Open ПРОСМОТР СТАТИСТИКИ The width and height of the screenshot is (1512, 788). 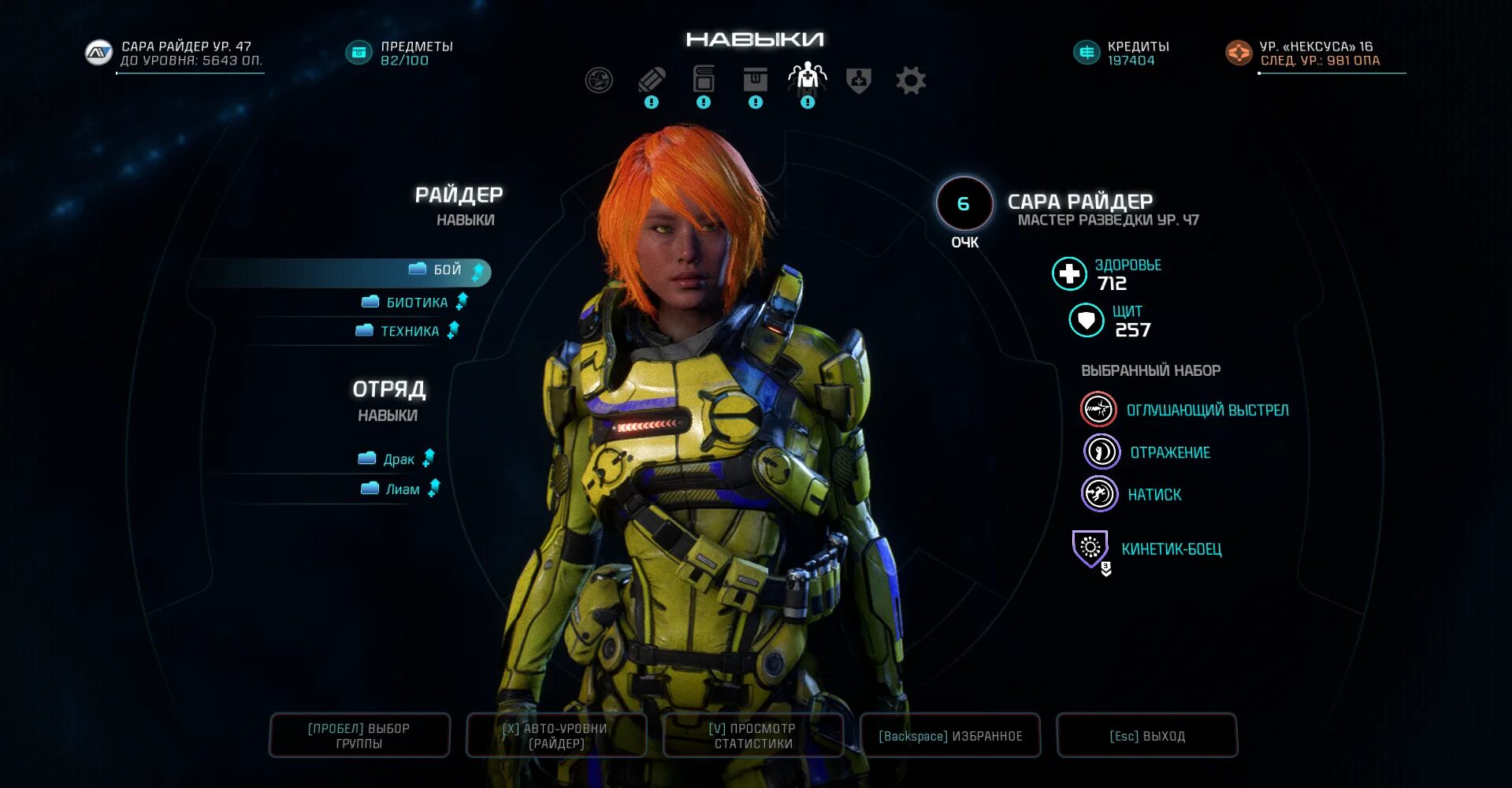pos(753,736)
